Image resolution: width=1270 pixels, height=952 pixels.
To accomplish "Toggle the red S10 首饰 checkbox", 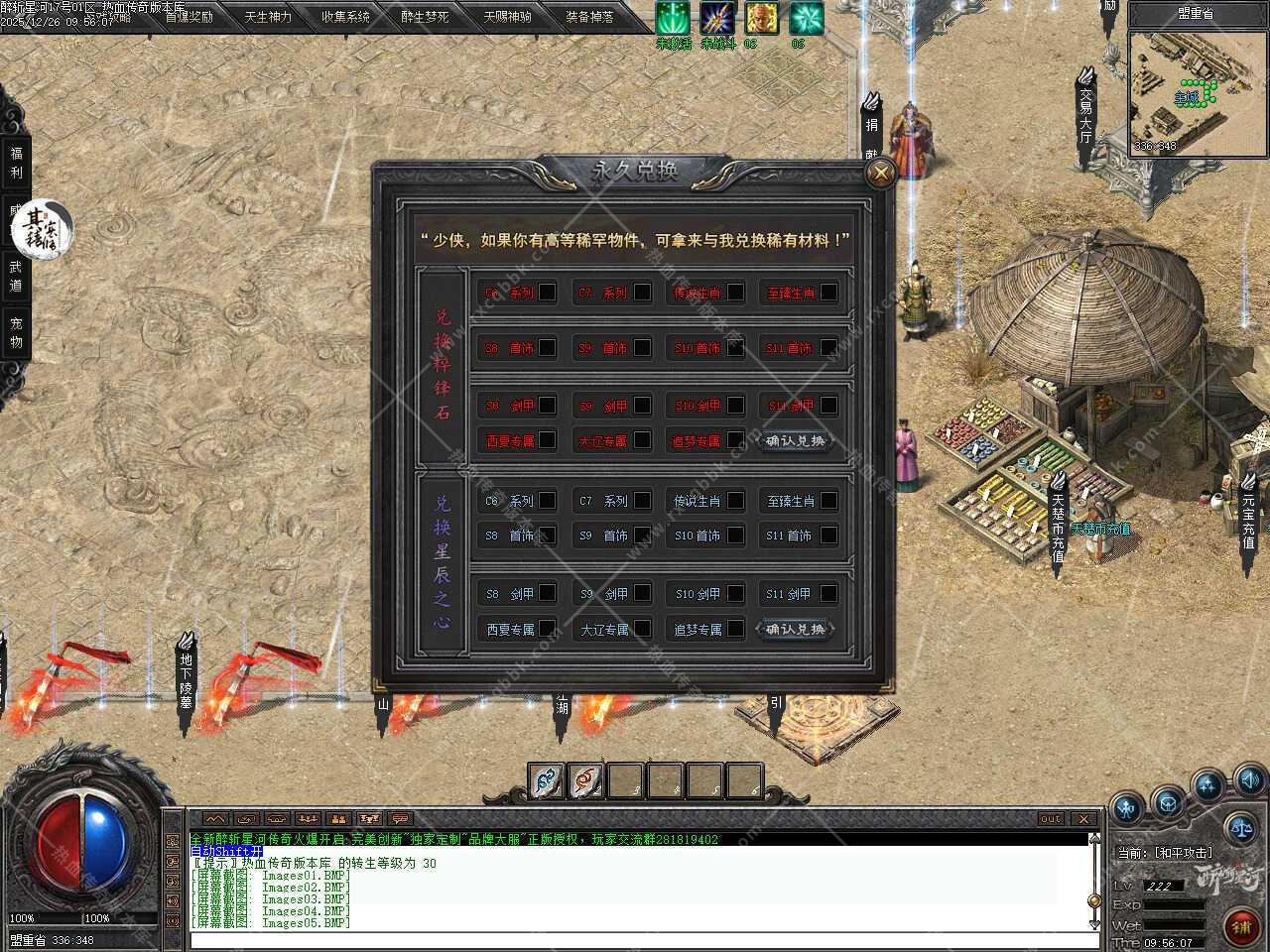I will (735, 348).
